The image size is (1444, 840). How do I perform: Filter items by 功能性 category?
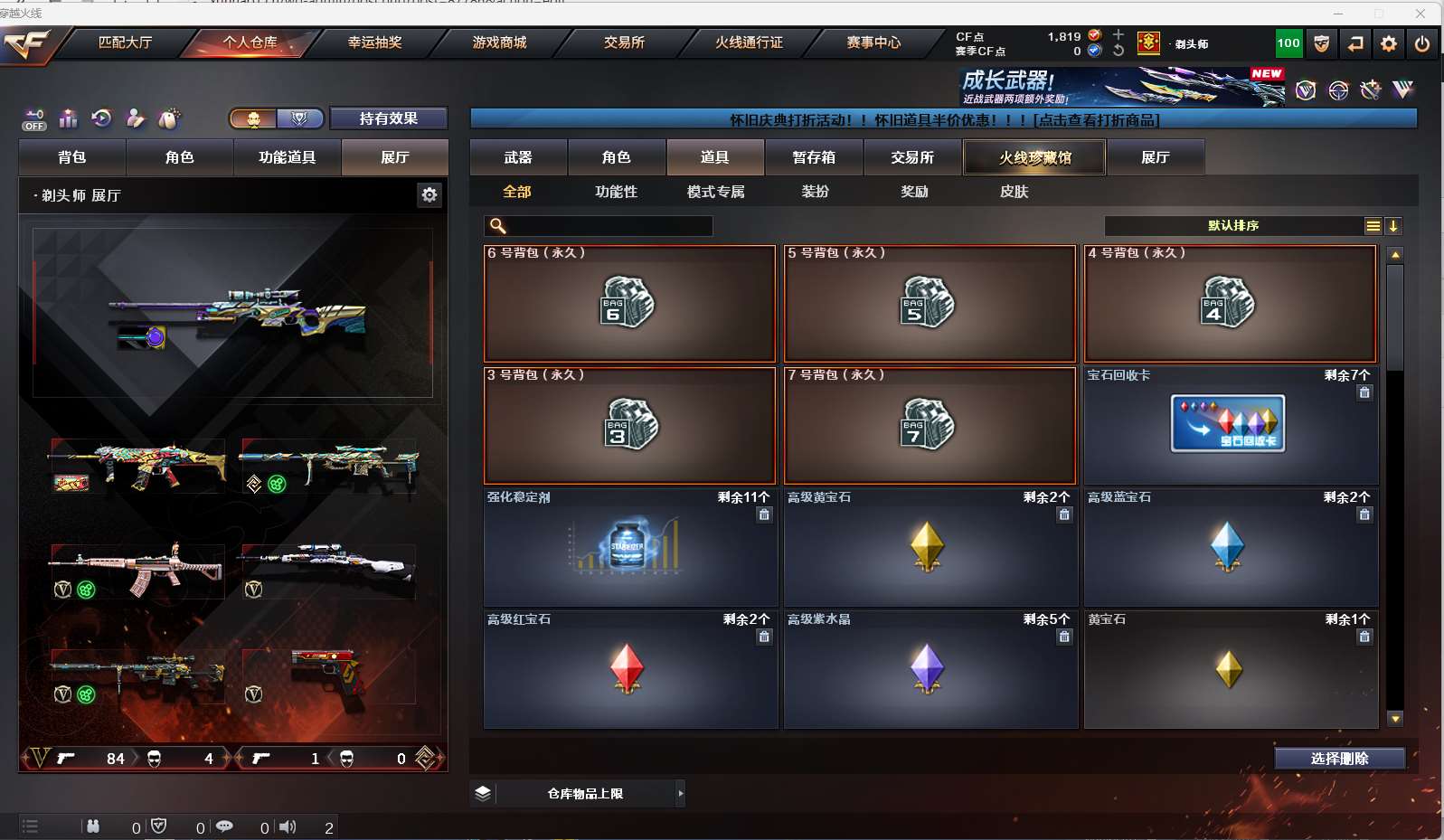point(616,192)
